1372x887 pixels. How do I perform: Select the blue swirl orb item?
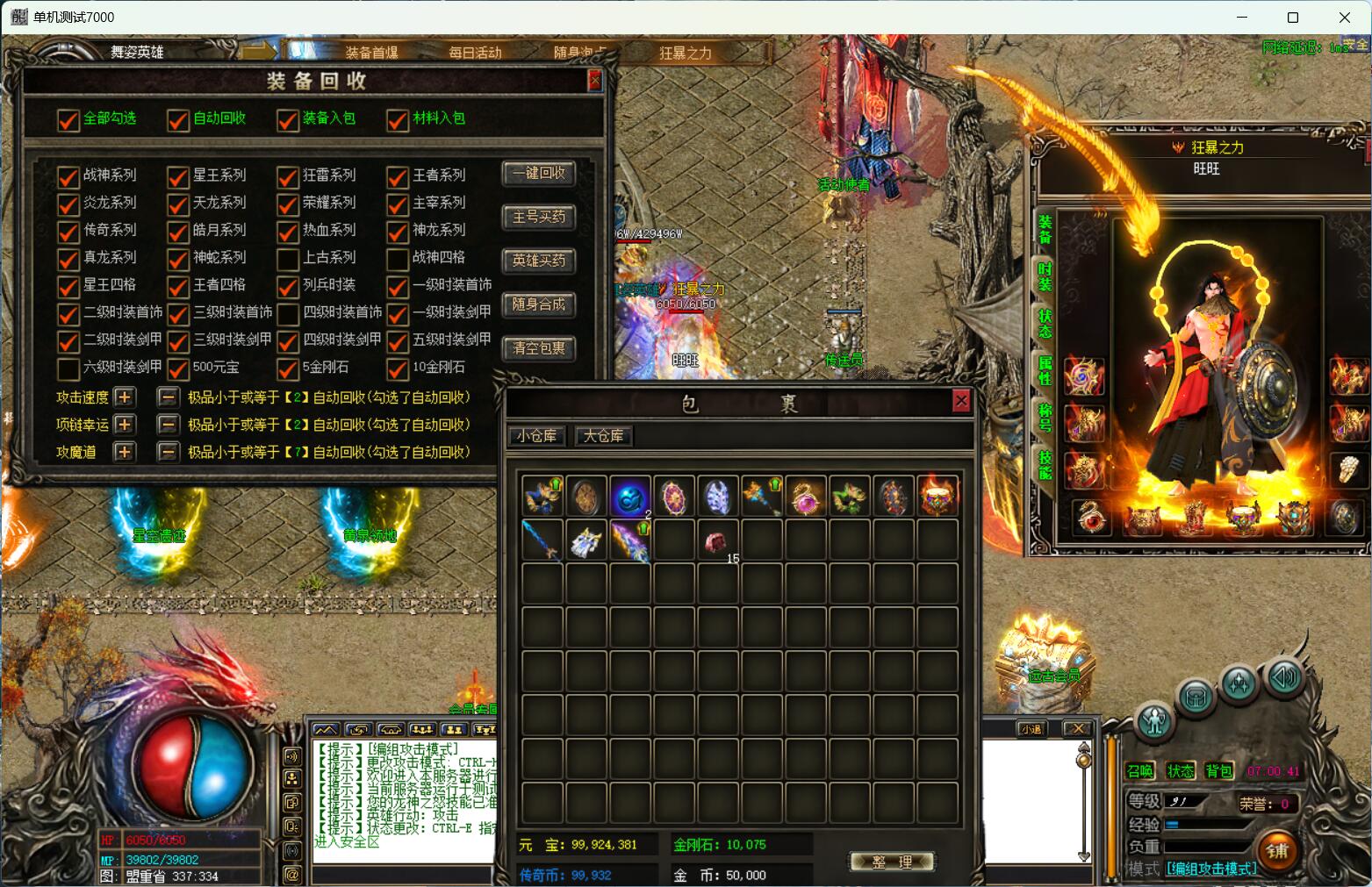coord(629,497)
